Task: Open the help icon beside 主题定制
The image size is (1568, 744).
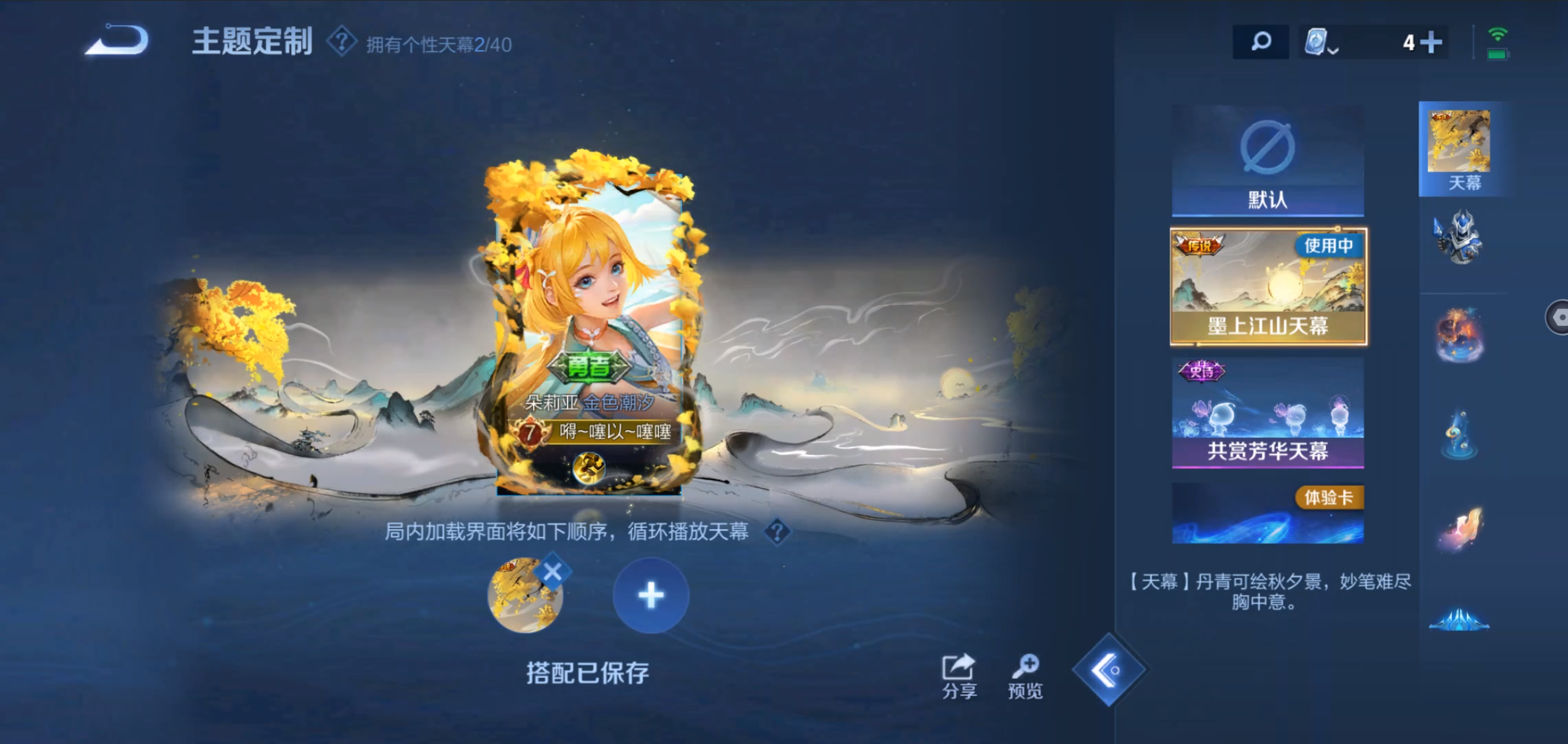Action: click(x=341, y=42)
